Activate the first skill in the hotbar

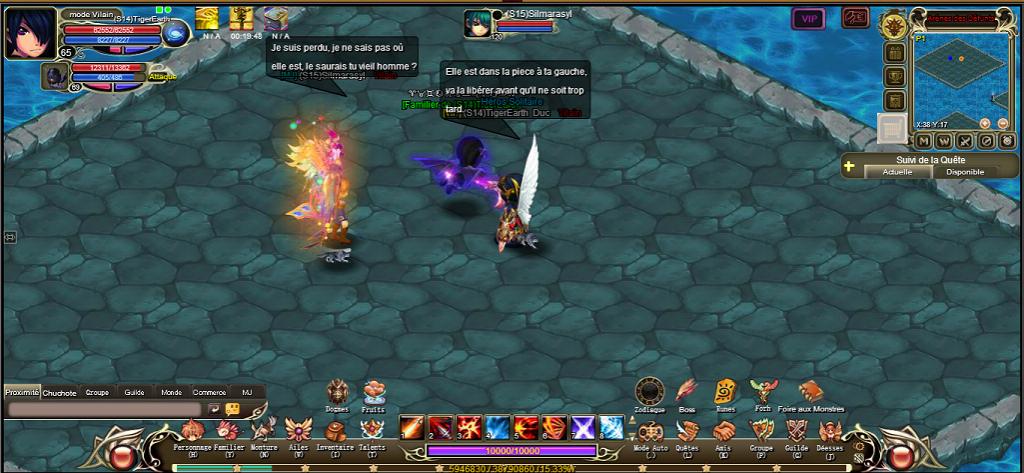[411, 428]
